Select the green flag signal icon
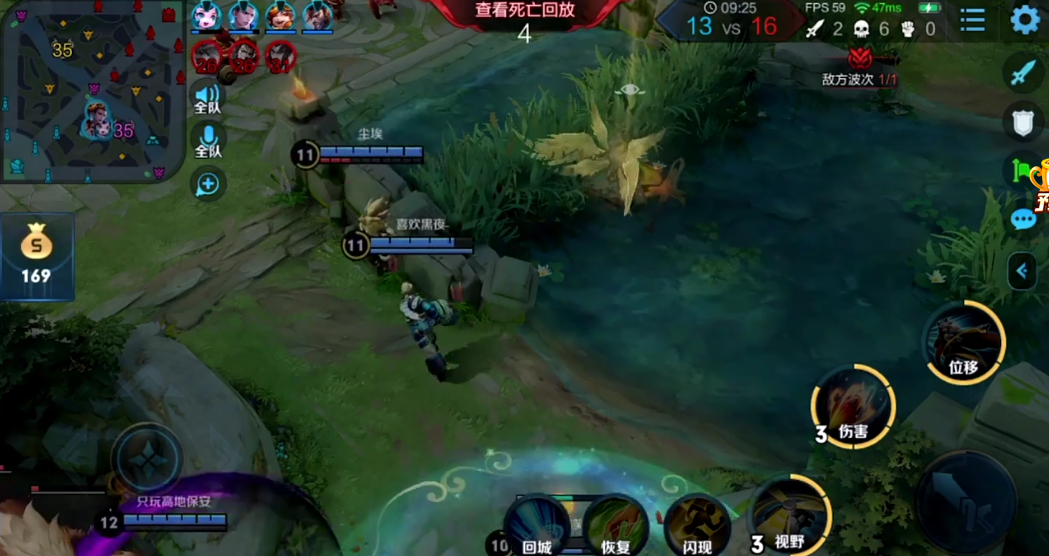Screen dimensions: 1049x556 [1021, 171]
